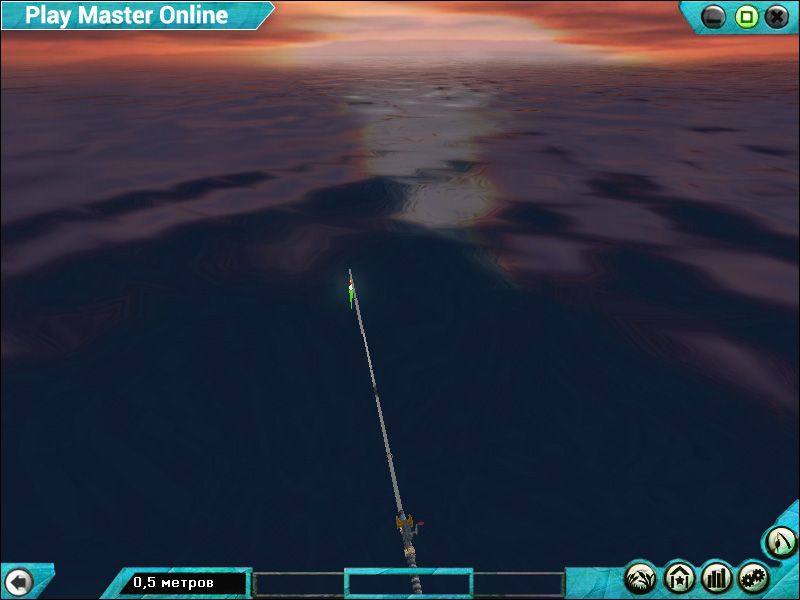Toggle the green maximize window button

pyautogui.click(x=745, y=16)
